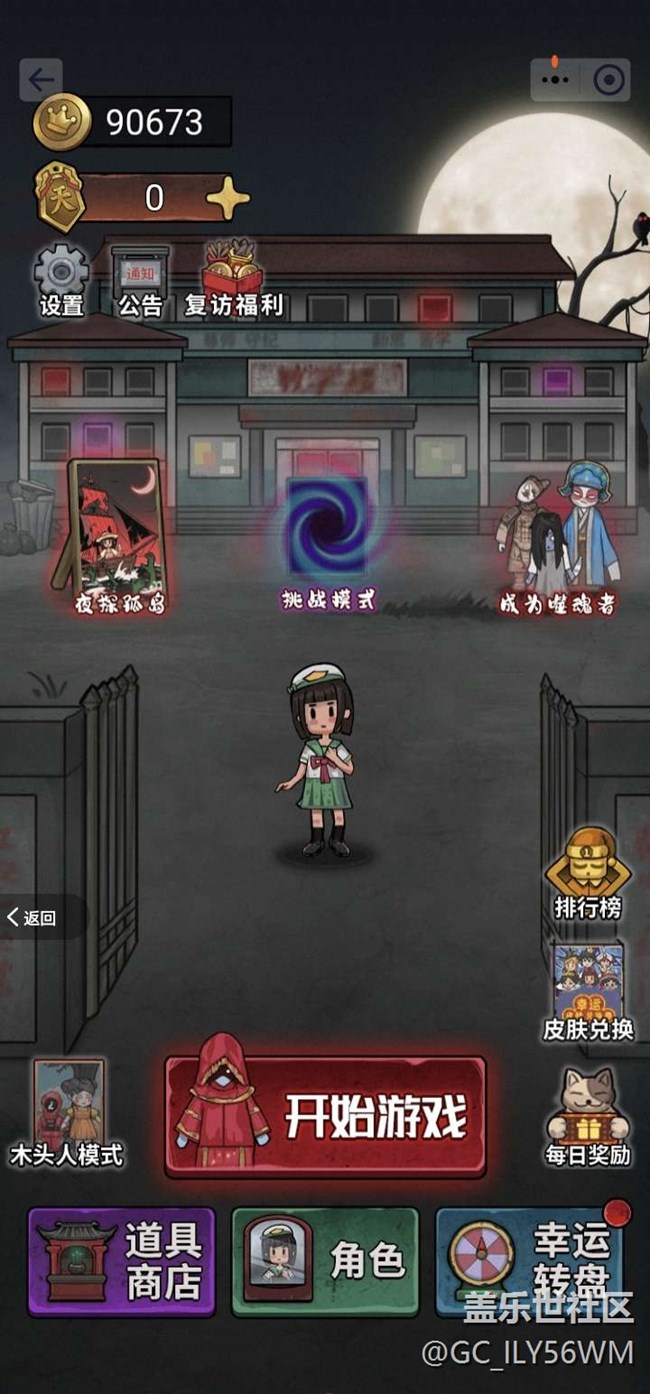Open 复访福利 return rewards gift
This screenshot has width=650, height=1394.
pyautogui.click(x=233, y=278)
